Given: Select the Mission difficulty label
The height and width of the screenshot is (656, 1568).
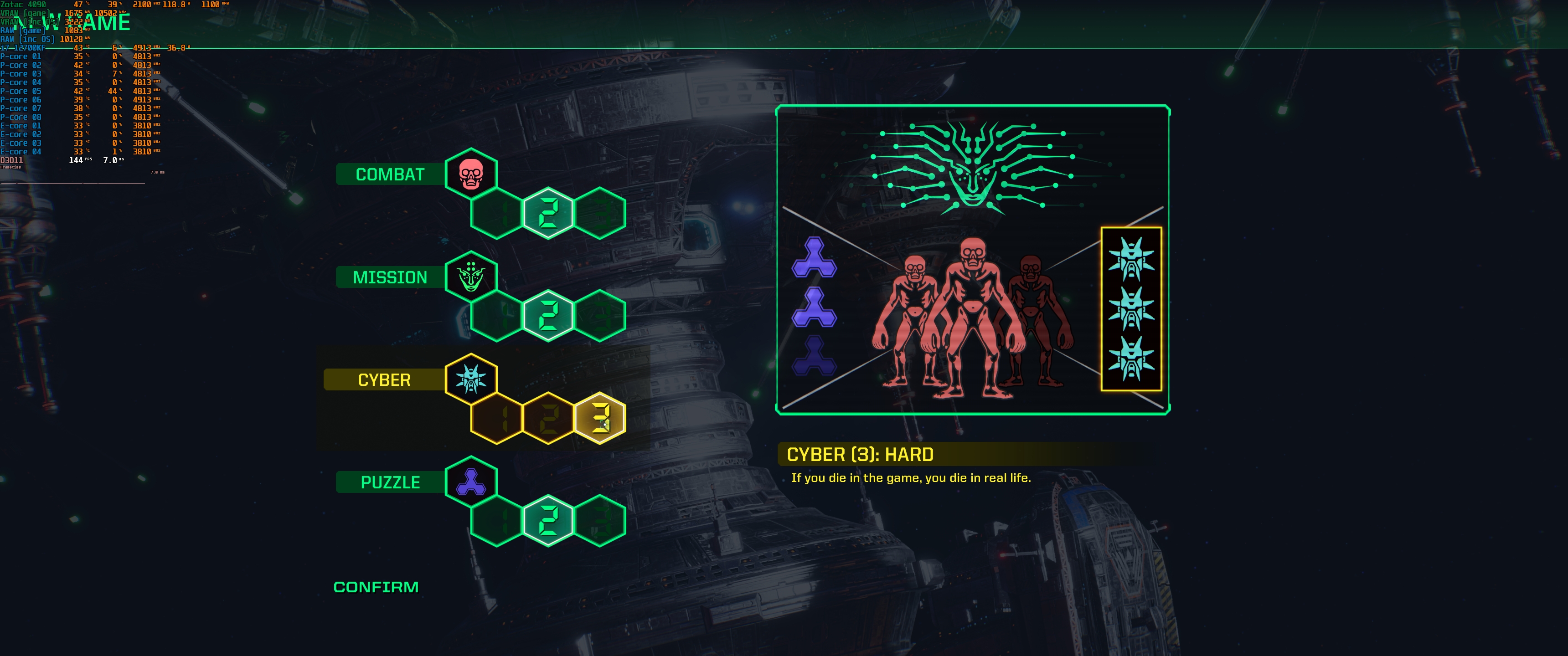Looking at the screenshot, I should click(x=390, y=277).
